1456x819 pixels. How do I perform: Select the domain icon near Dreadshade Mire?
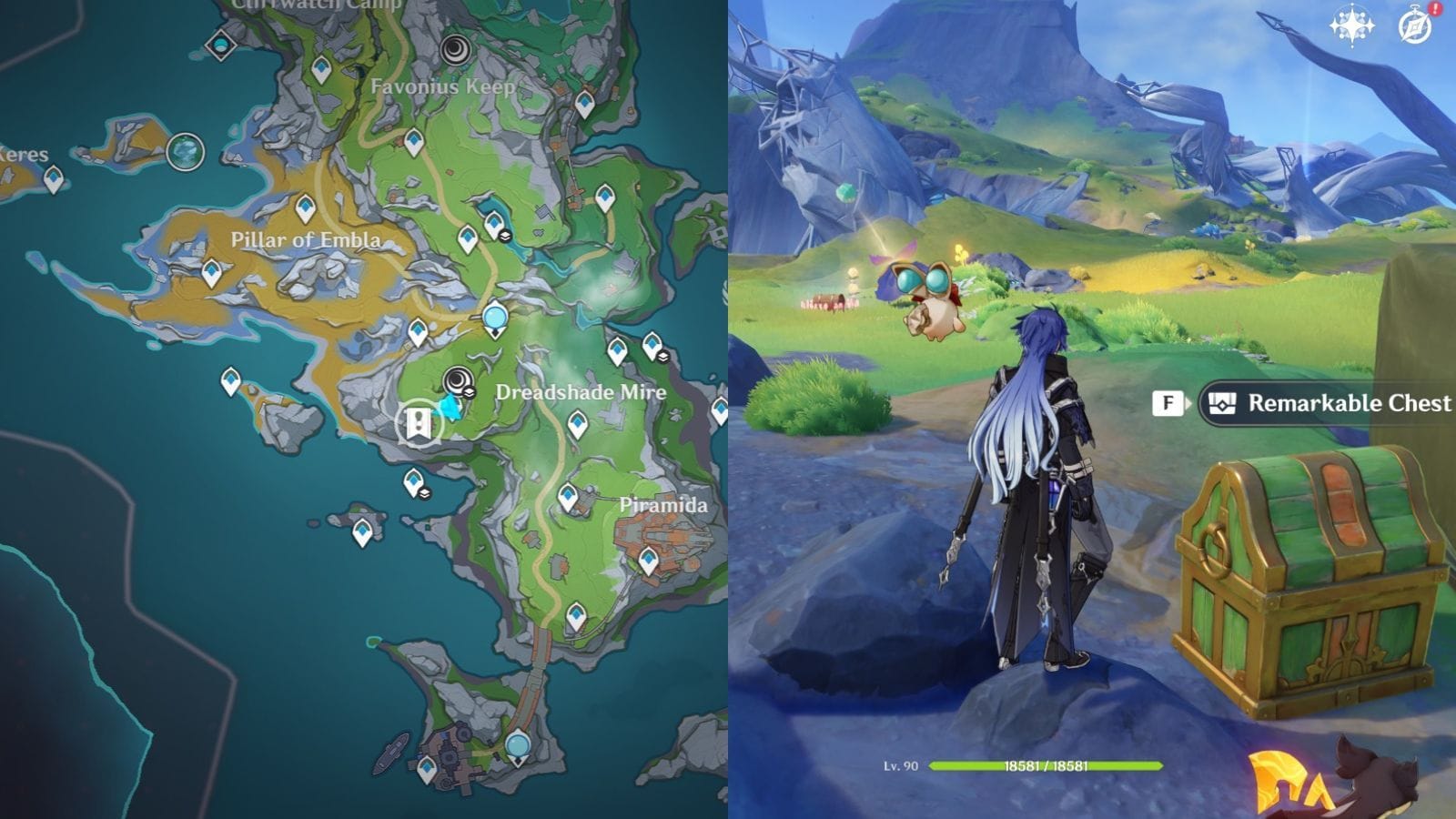pyautogui.click(x=460, y=379)
